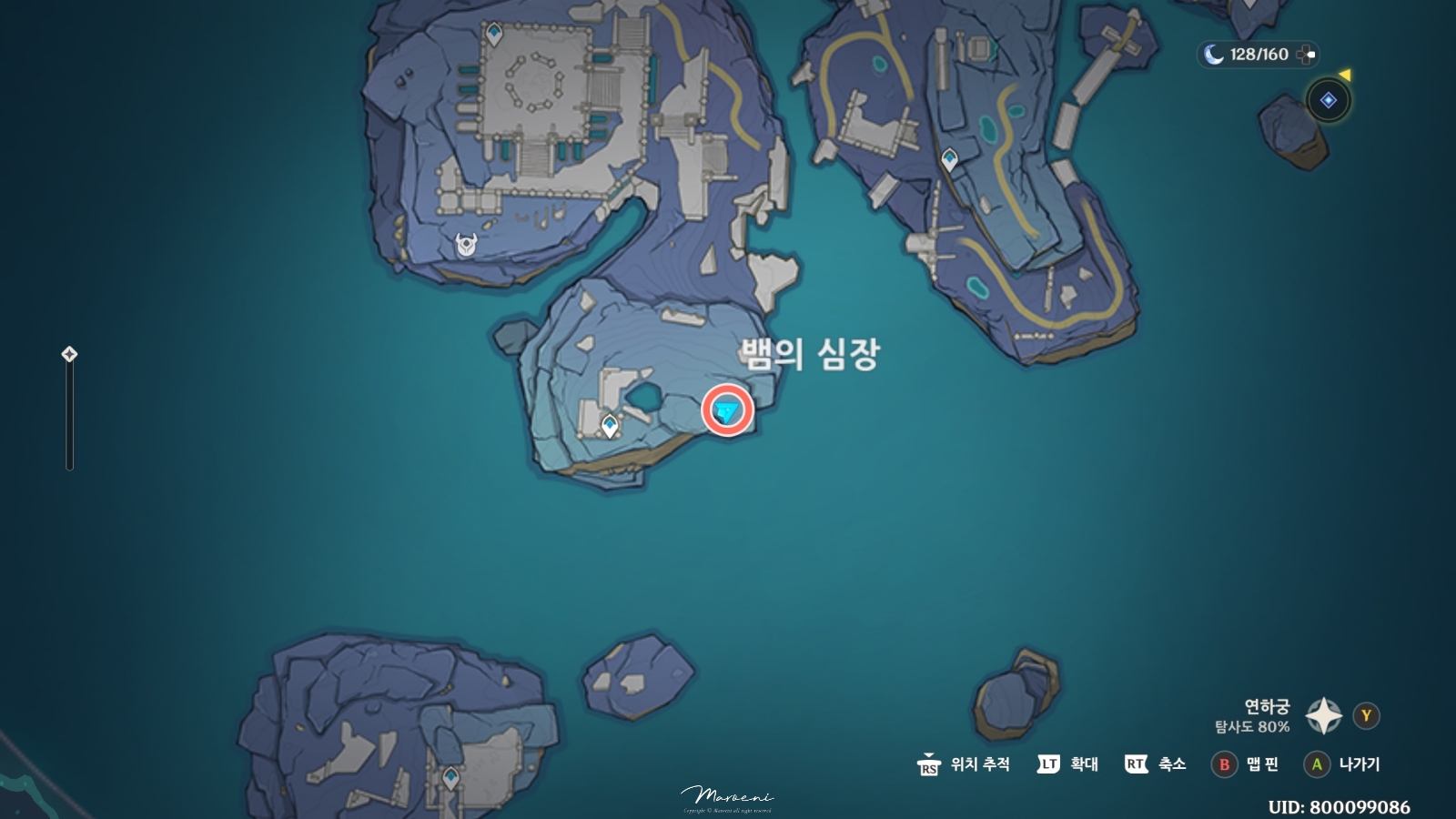Click the teleport waypoint on the southern island
This screenshot has height=819, width=1456.
(x=452, y=777)
